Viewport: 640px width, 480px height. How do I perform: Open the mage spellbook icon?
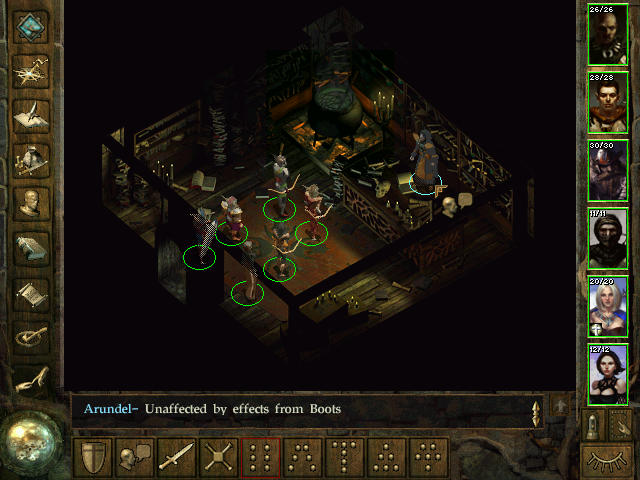(32, 249)
